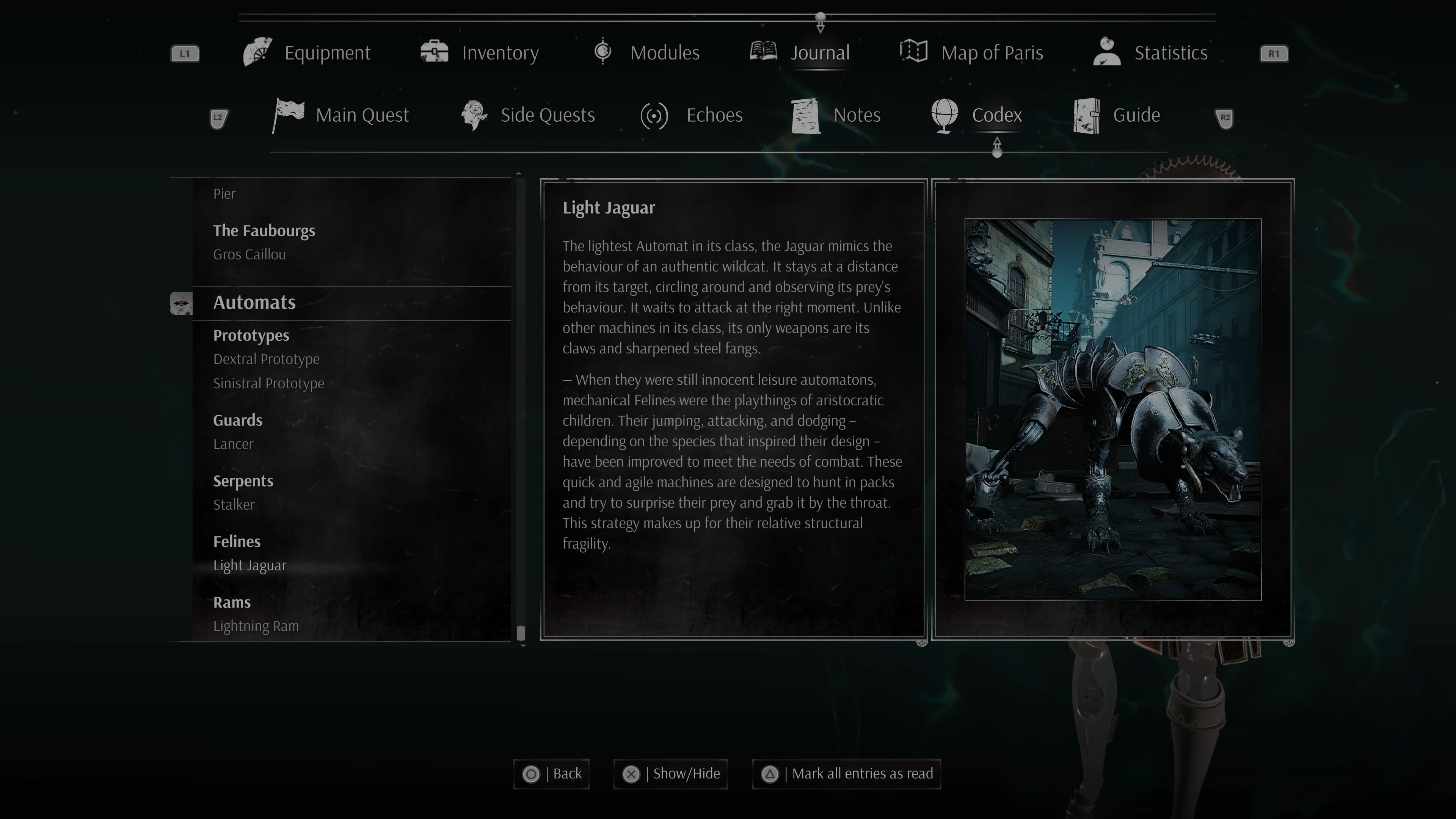Choose the Sinistral Prototype entry
Viewport: 1456px width, 819px height.
(268, 383)
